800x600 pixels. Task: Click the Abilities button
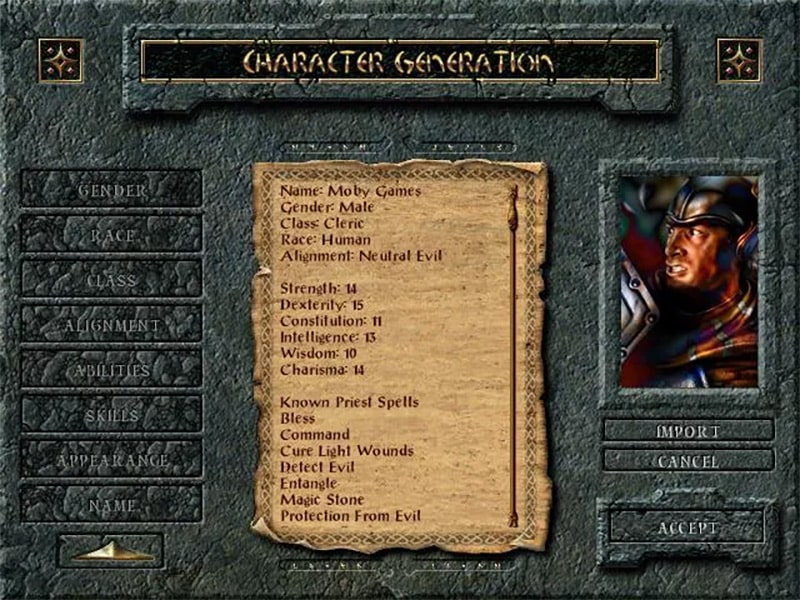[112, 370]
